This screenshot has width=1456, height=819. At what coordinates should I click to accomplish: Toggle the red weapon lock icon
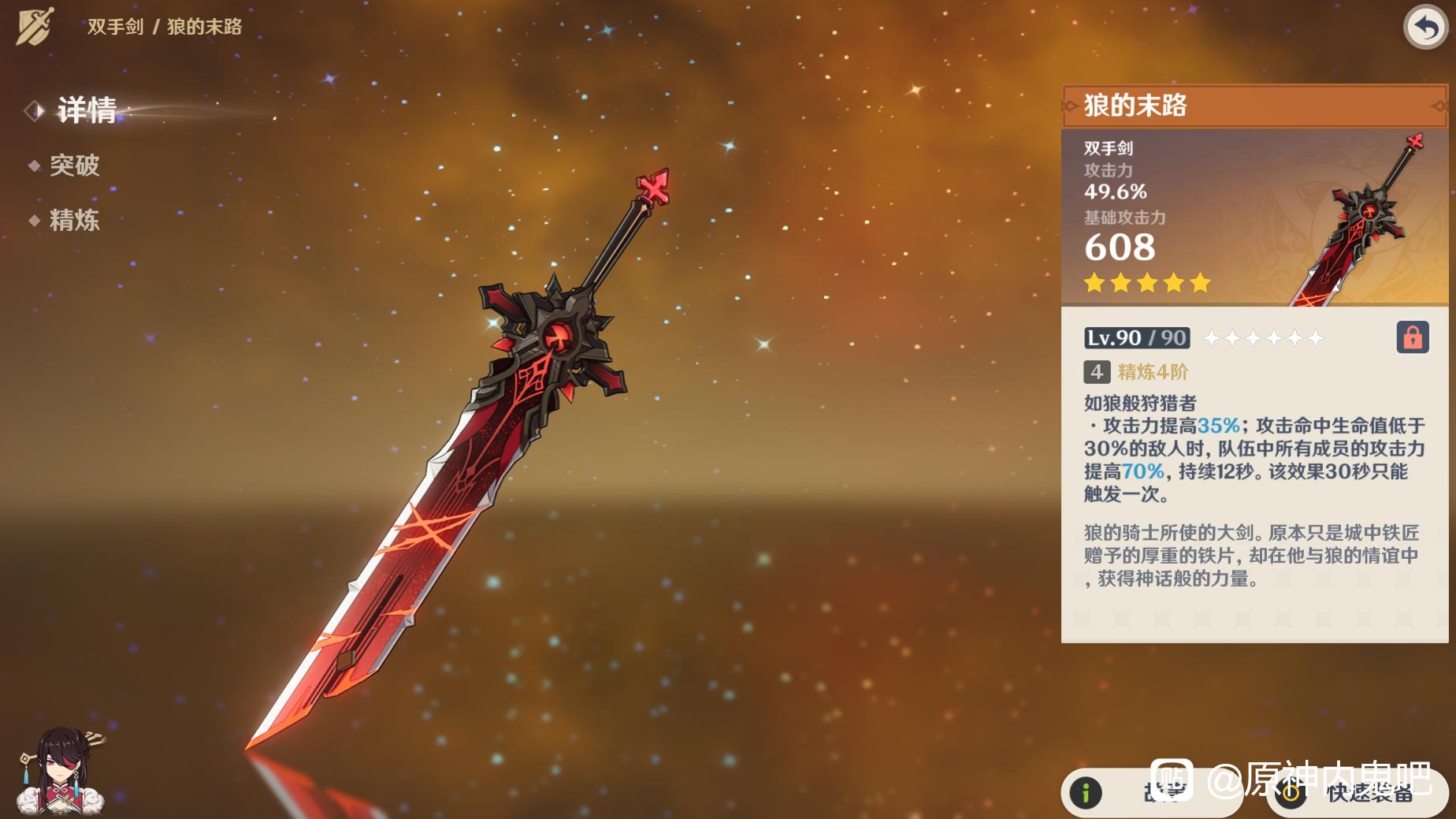[x=1412, y=337]
